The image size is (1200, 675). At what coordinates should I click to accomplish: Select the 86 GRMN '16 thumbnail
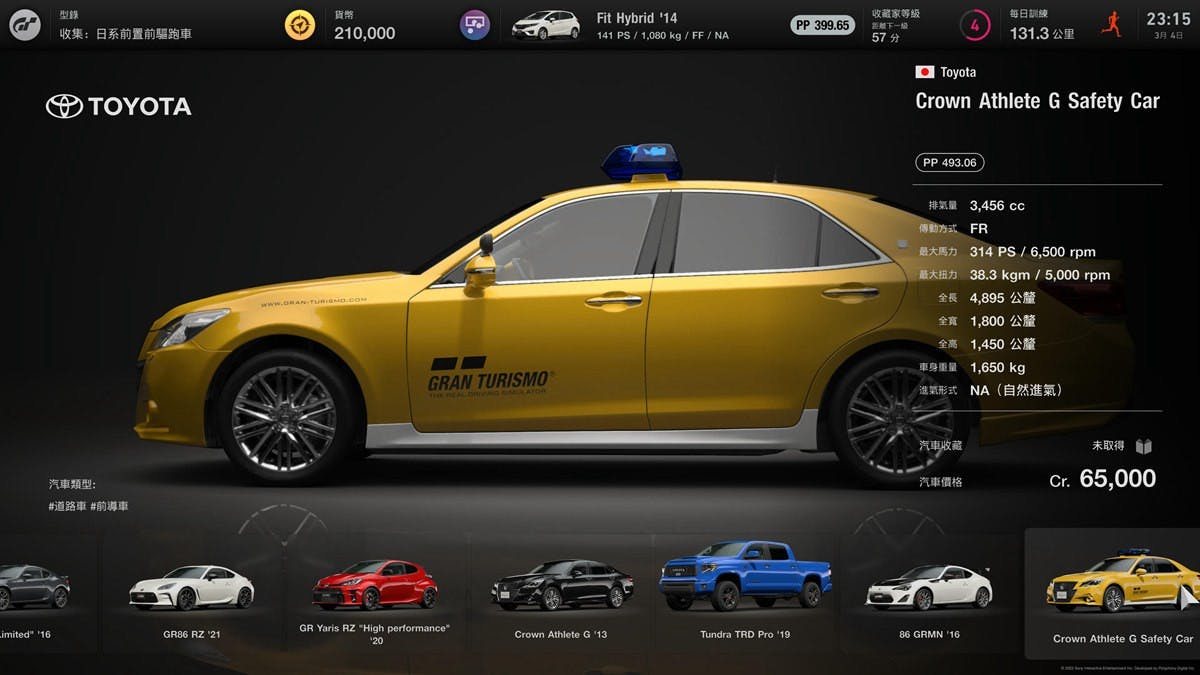(x=929, y=588)
